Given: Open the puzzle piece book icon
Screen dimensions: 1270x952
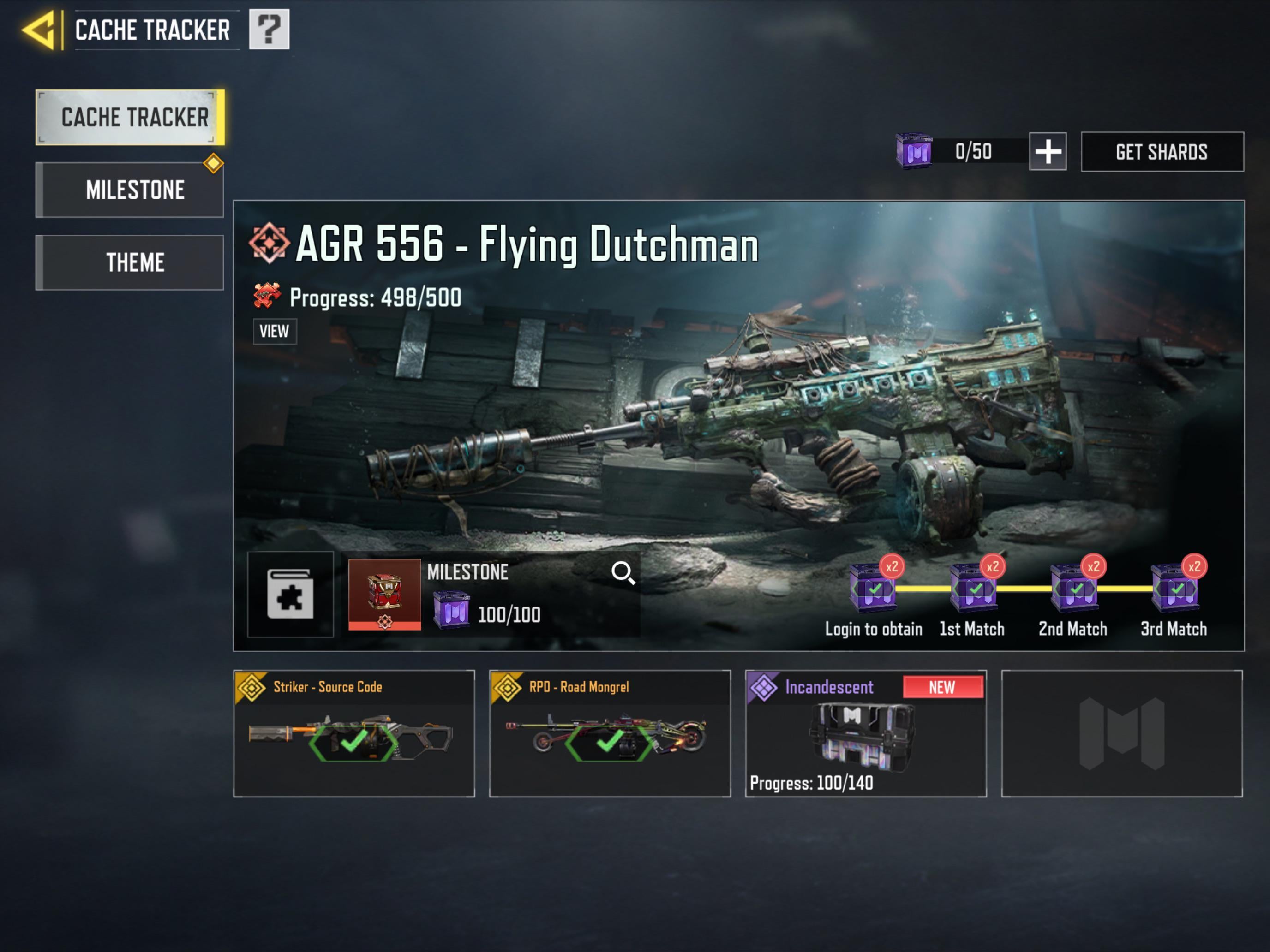Looking at the screenshot, I should [291, 595].
